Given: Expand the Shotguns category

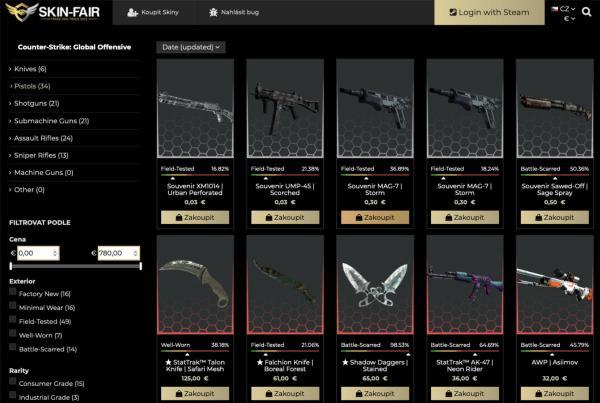Looking at the screenshot, I should 37,103.
